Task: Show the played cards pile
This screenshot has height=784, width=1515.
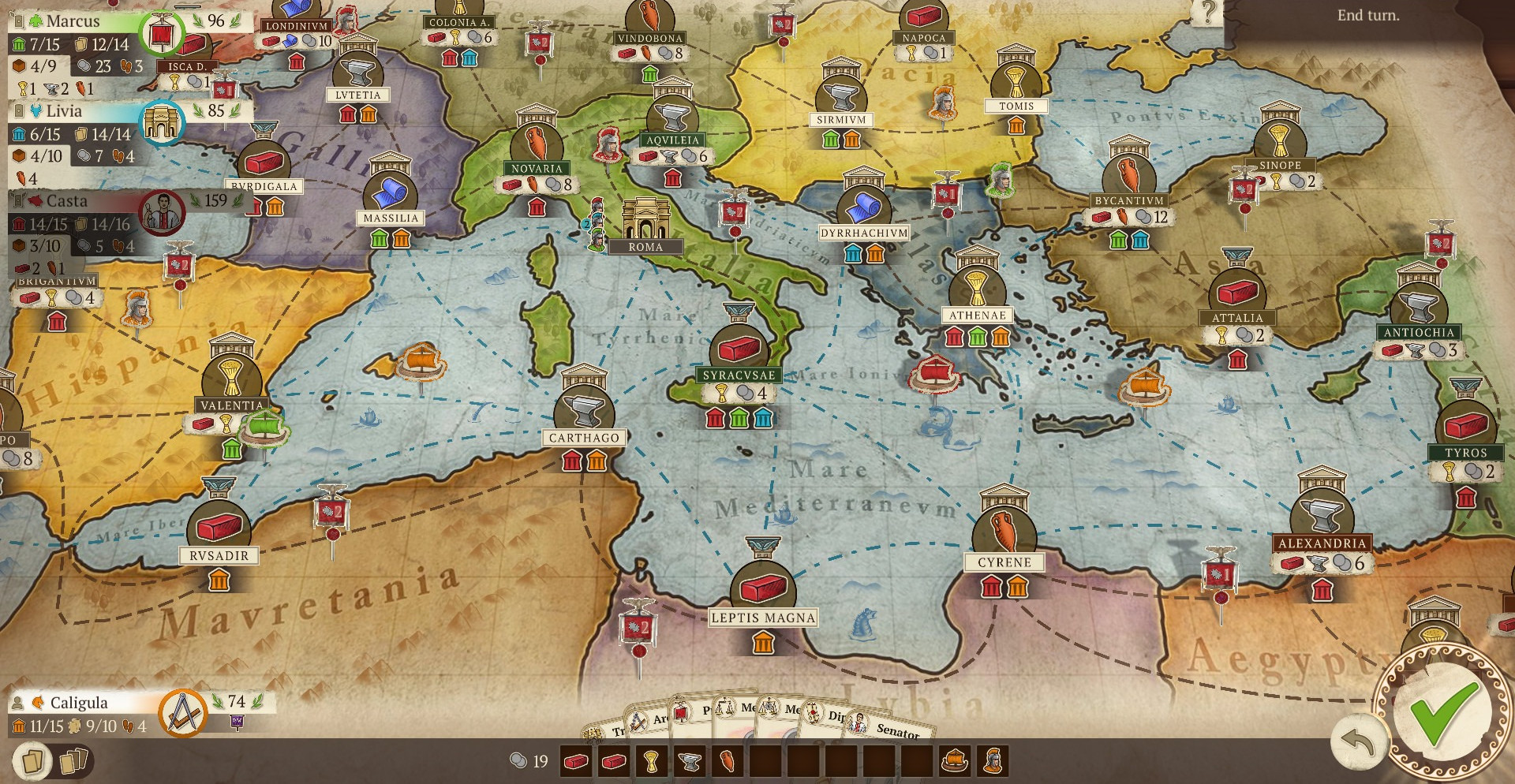Action: [x=73, y=762]
